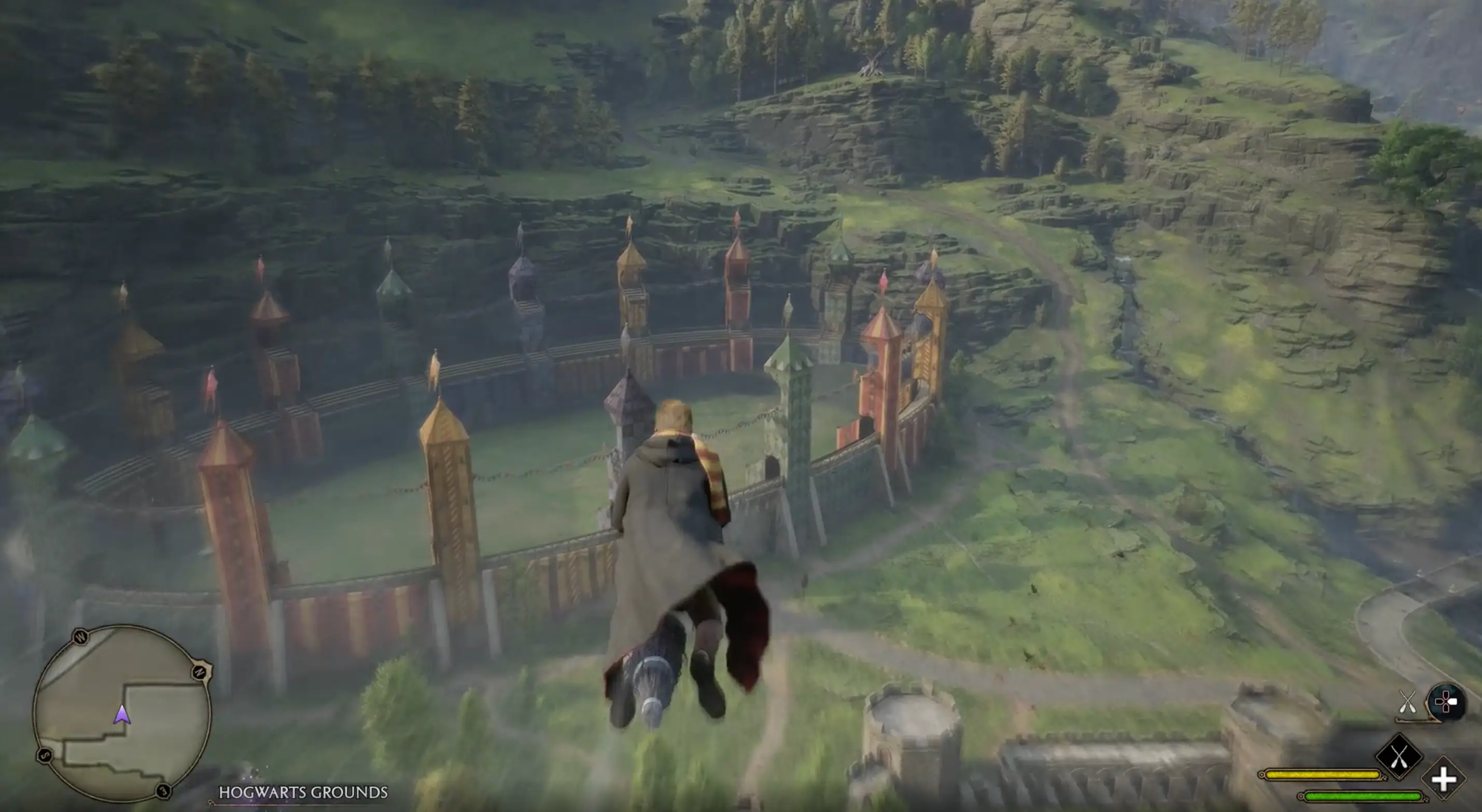This screenshot has height=812, width=1482.
Task: Open the circular minimap
Action: 122,713
